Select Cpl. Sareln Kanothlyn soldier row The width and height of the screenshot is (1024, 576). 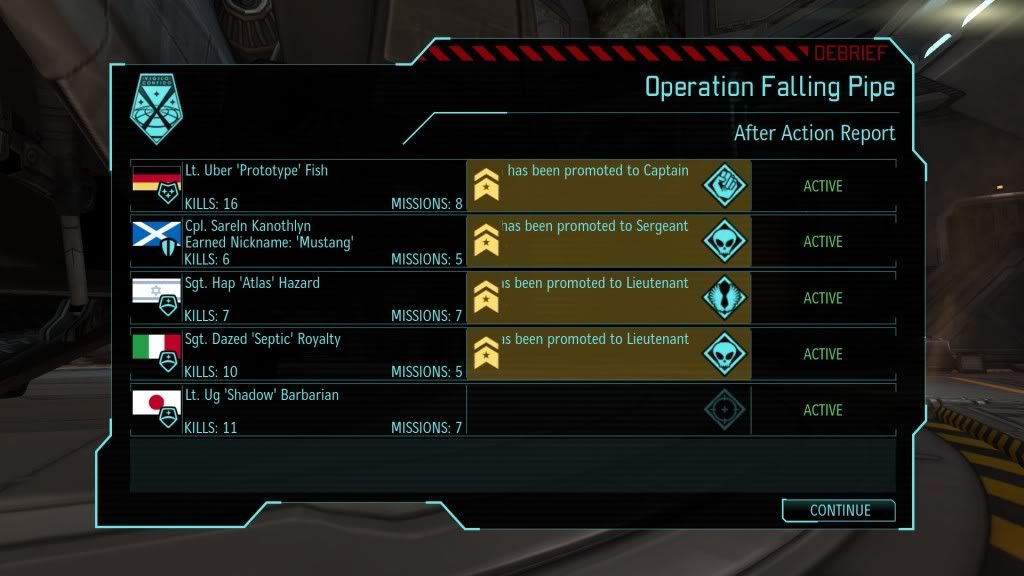(300, 242)
